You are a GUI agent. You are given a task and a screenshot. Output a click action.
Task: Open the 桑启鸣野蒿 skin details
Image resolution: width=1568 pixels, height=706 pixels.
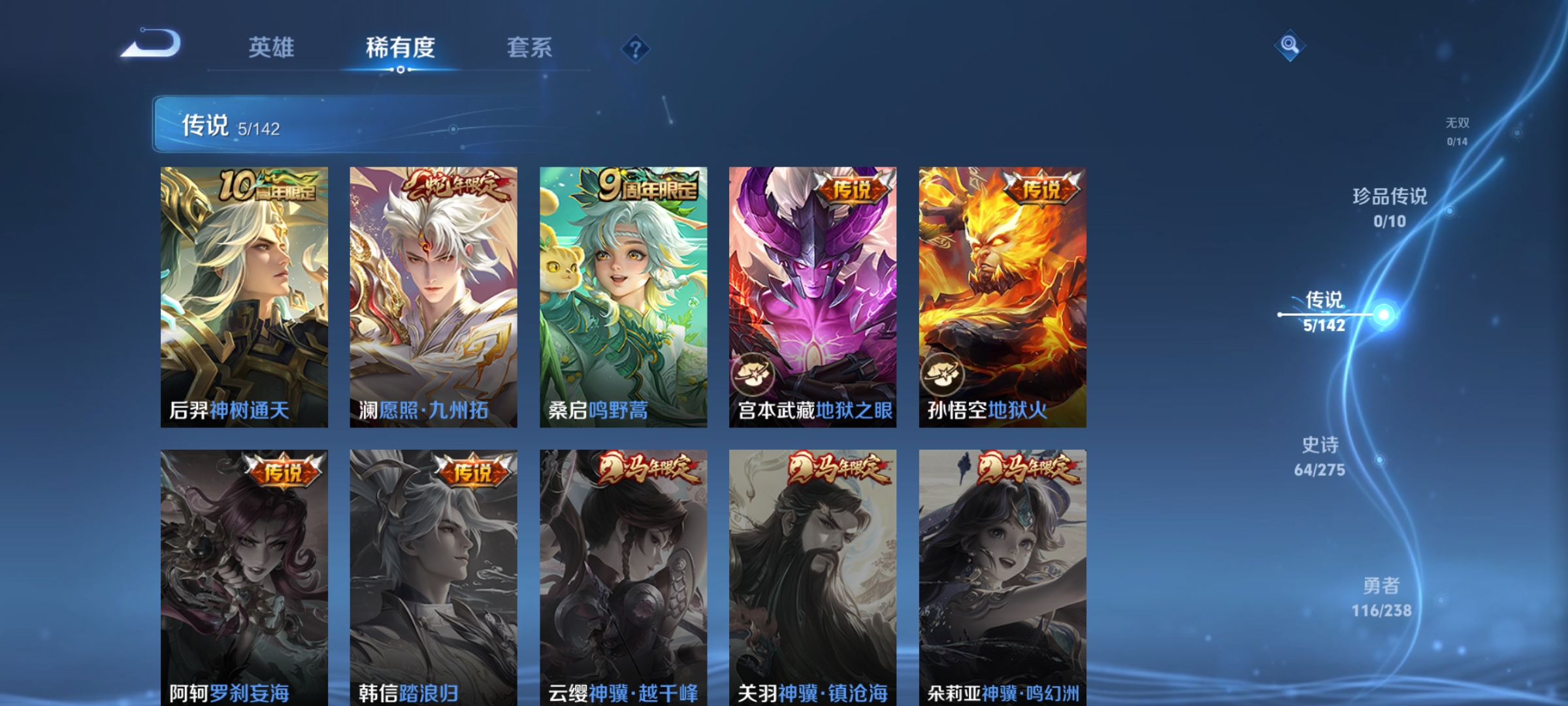pyautogui.click(x=621, y=294)
